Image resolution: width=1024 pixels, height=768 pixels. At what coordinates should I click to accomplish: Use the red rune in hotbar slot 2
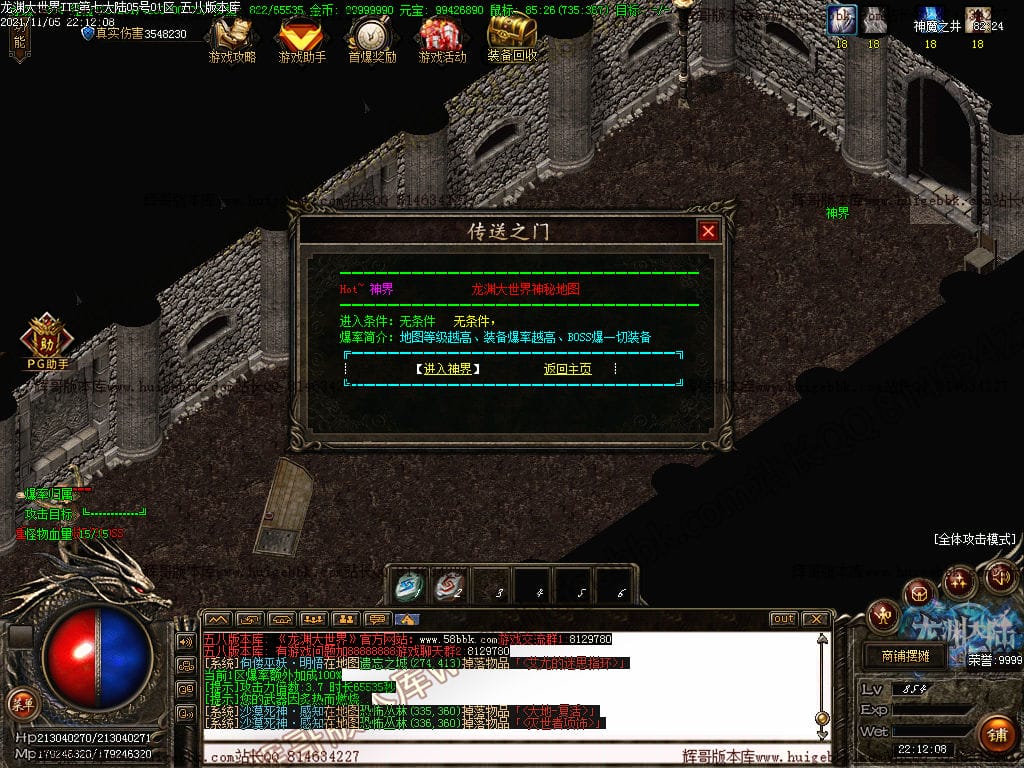[451, 586]
